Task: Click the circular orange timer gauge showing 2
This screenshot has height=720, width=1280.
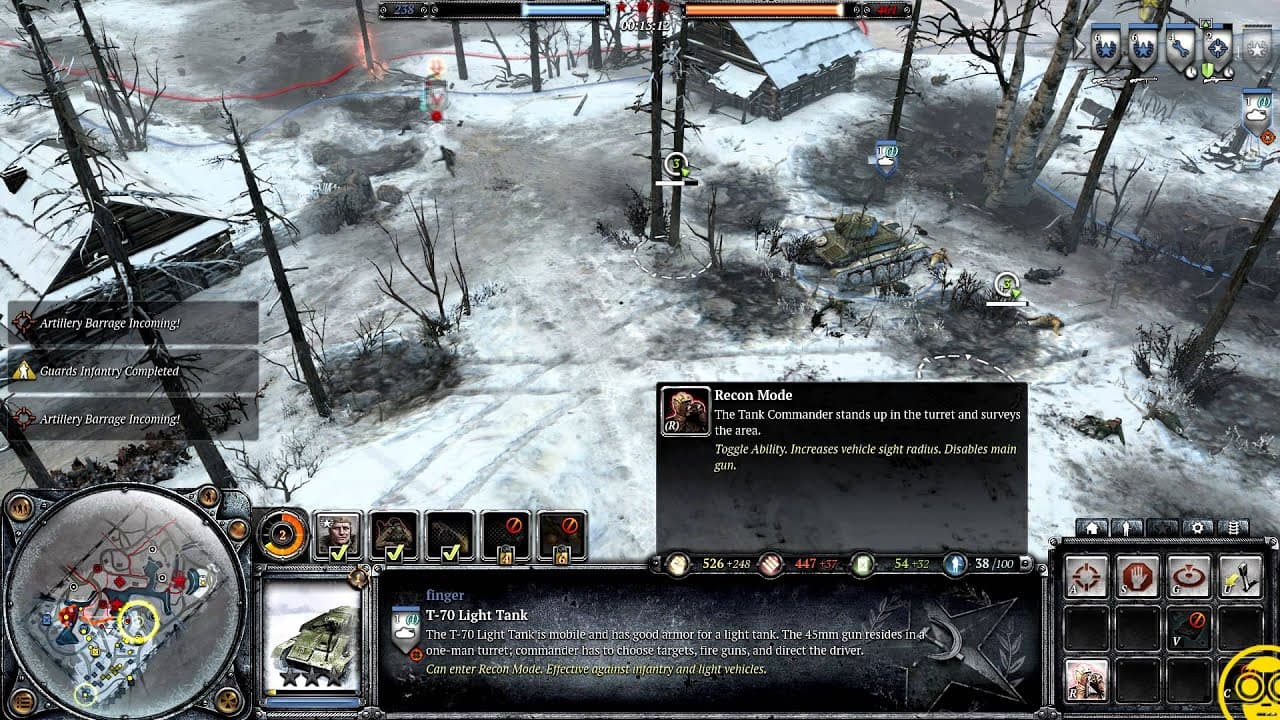Action: click(x=282, y=533)
